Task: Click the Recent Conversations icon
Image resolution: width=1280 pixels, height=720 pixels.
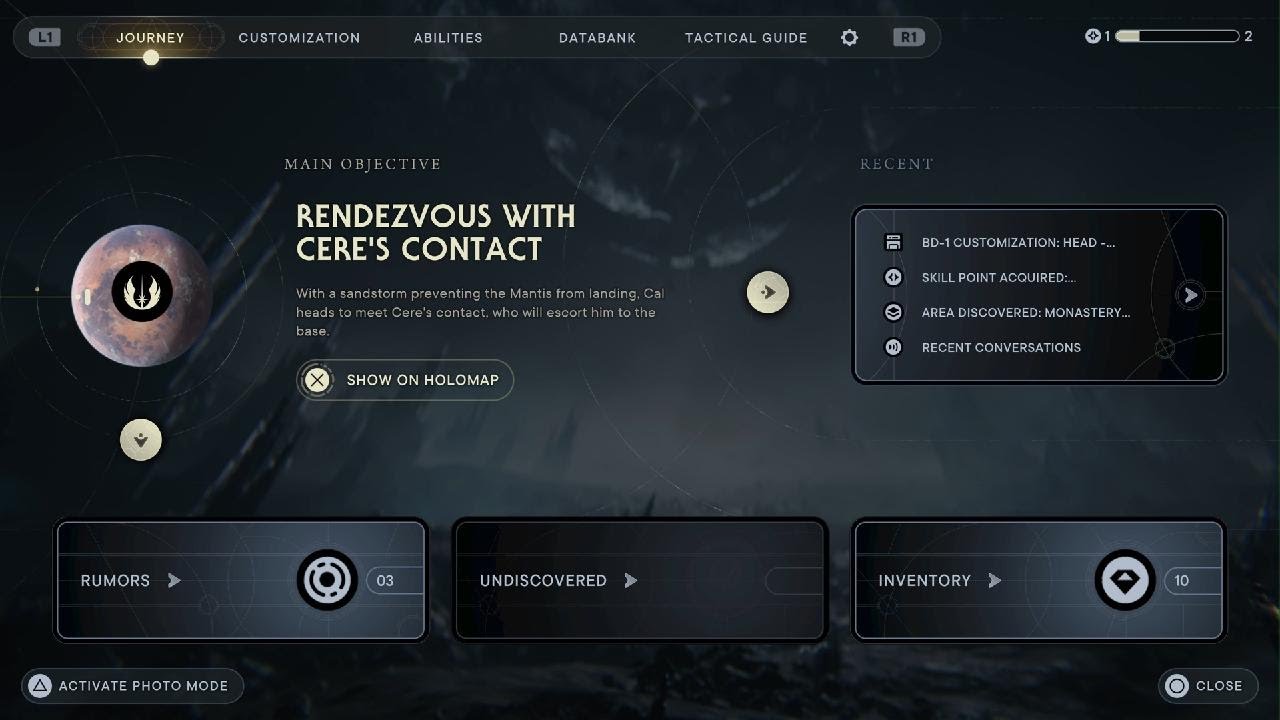Action: [893, 347]
